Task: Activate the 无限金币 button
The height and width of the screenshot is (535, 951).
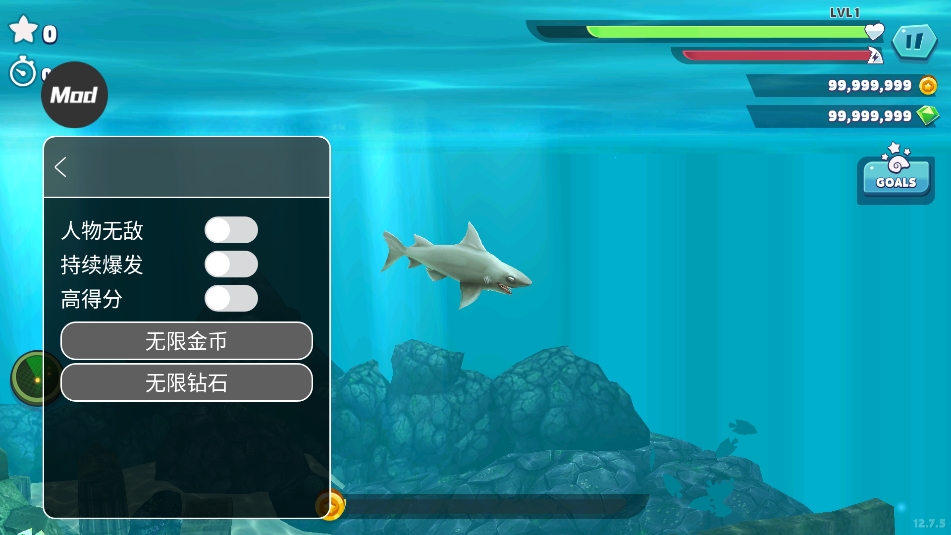Action: tap(186, 341)
